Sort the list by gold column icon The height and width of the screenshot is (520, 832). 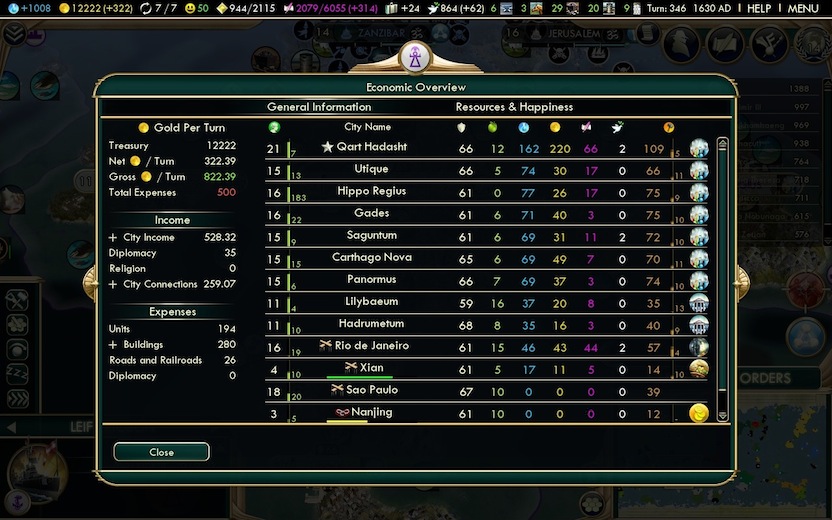[x=555, y=128]
